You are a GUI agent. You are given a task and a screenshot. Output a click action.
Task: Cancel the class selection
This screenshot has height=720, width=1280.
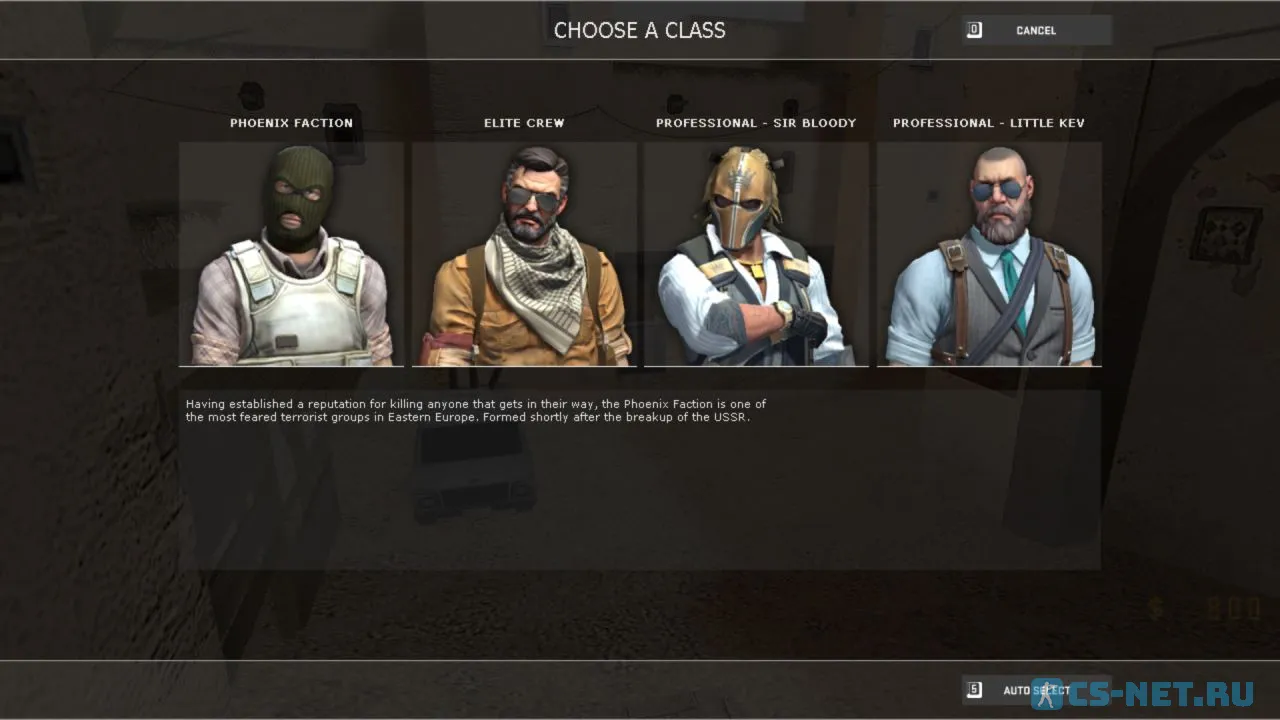[x=1036, y=30]
